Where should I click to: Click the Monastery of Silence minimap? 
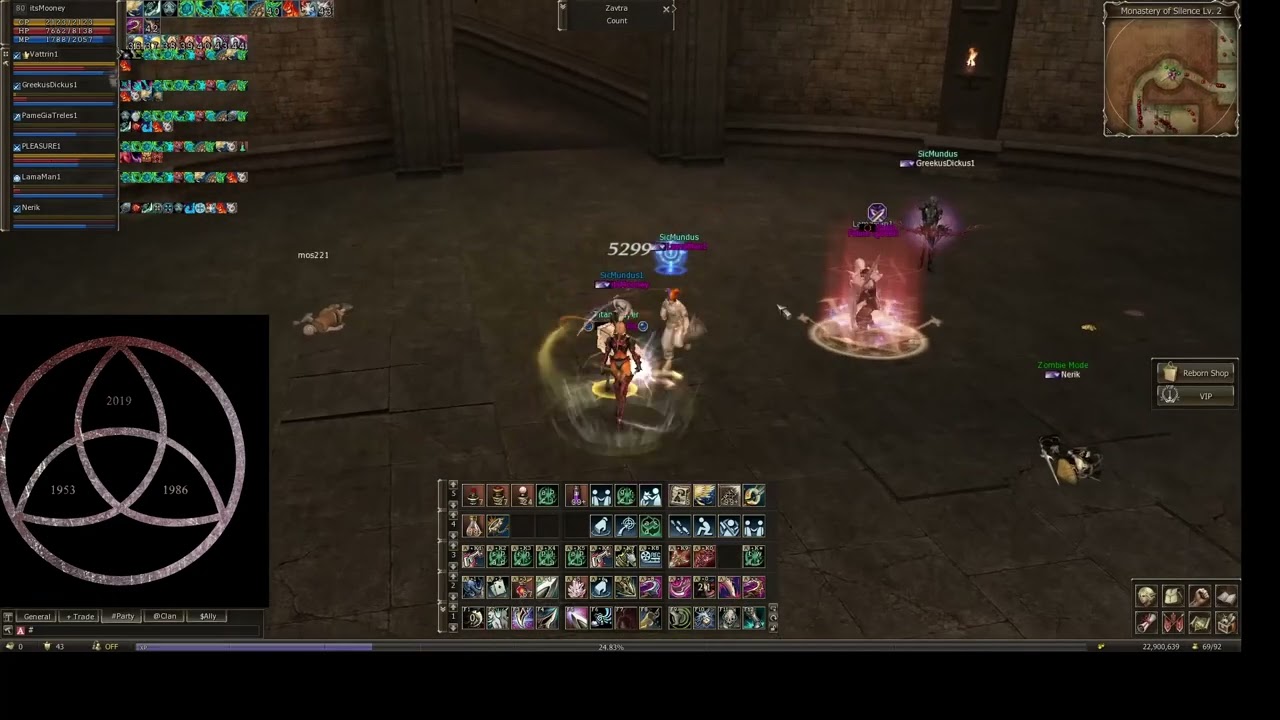pyautogui.click(x=1171, y=75)
